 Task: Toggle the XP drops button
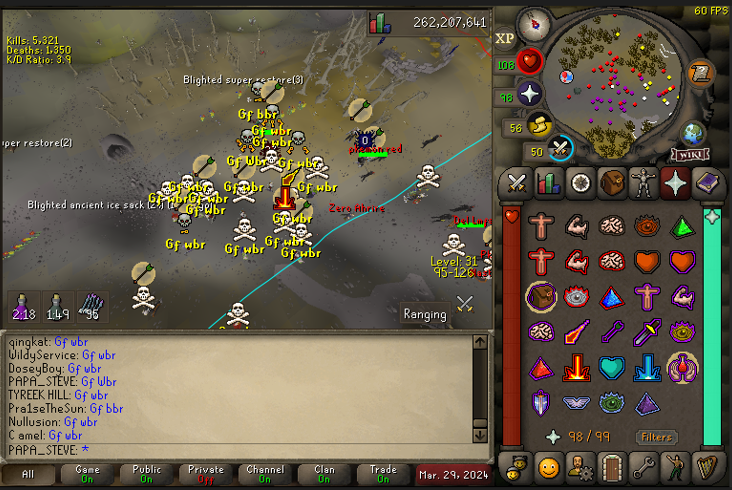pos(504,38)
